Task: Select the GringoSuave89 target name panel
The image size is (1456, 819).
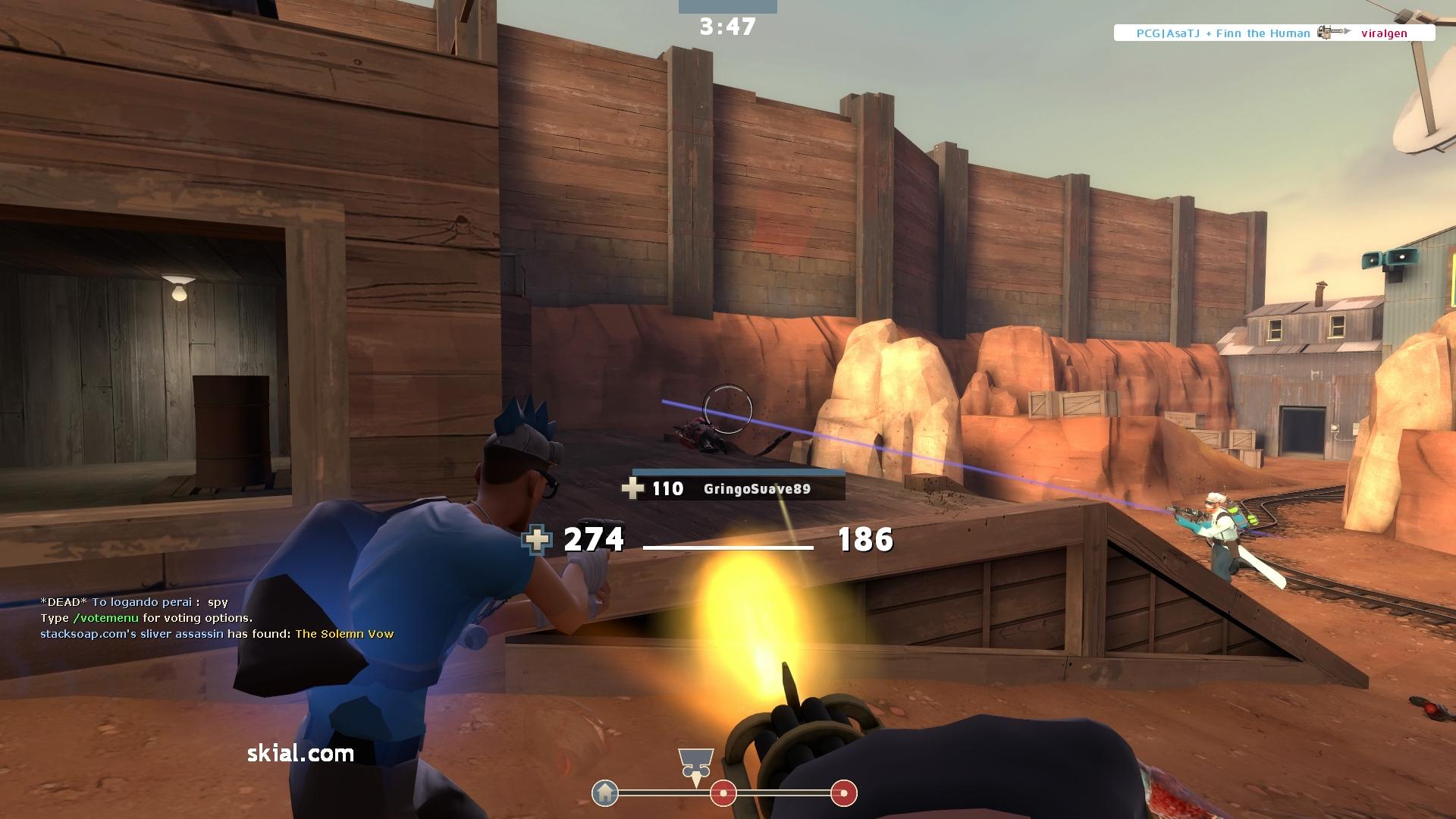Action: pyautogui.click(x=739, y=488)
